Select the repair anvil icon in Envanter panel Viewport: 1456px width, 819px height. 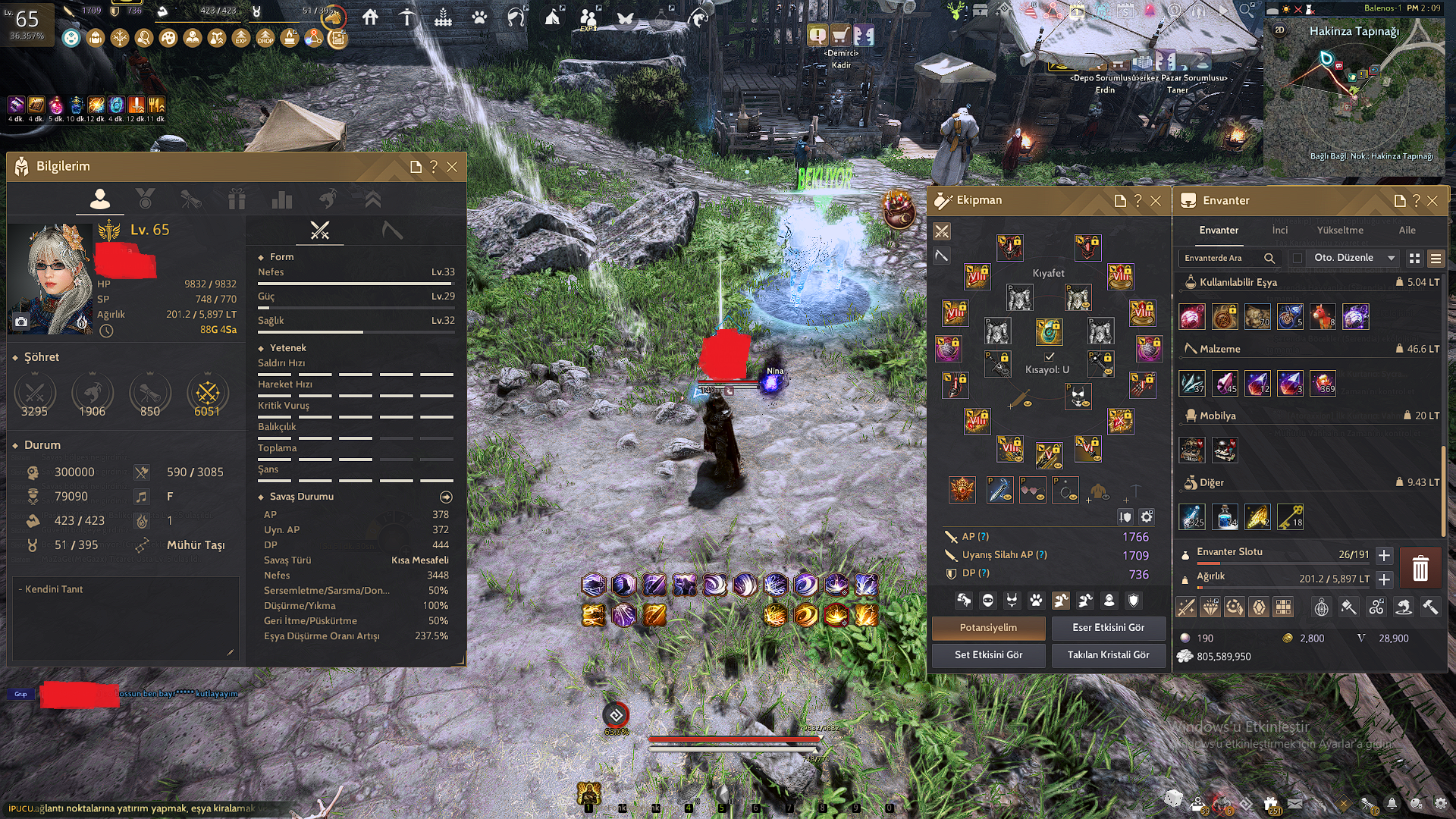(1431, 607)
